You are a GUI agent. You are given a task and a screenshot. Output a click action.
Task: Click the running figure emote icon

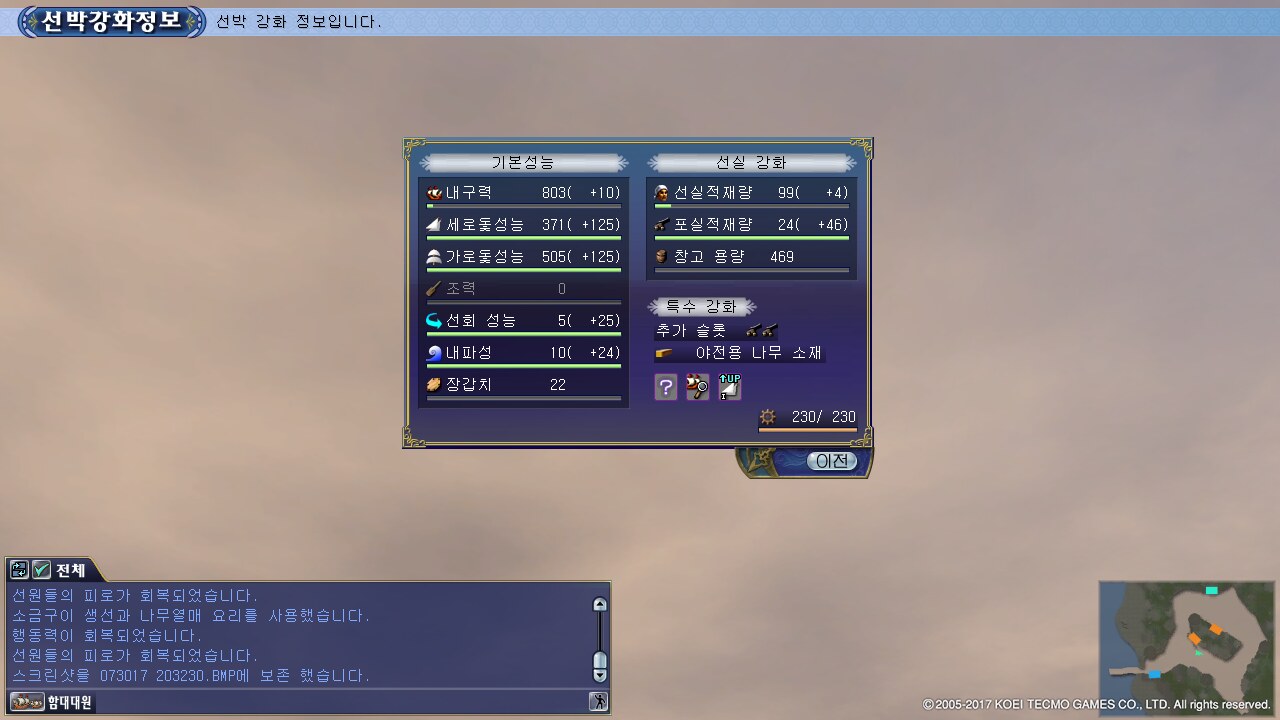599,702
